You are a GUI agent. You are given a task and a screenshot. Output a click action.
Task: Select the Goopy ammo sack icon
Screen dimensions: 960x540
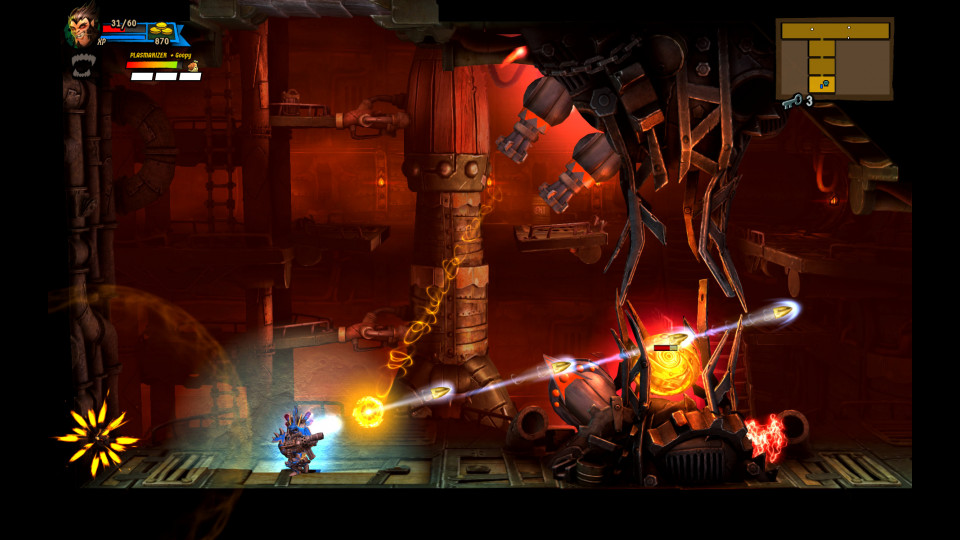(192, 66)
